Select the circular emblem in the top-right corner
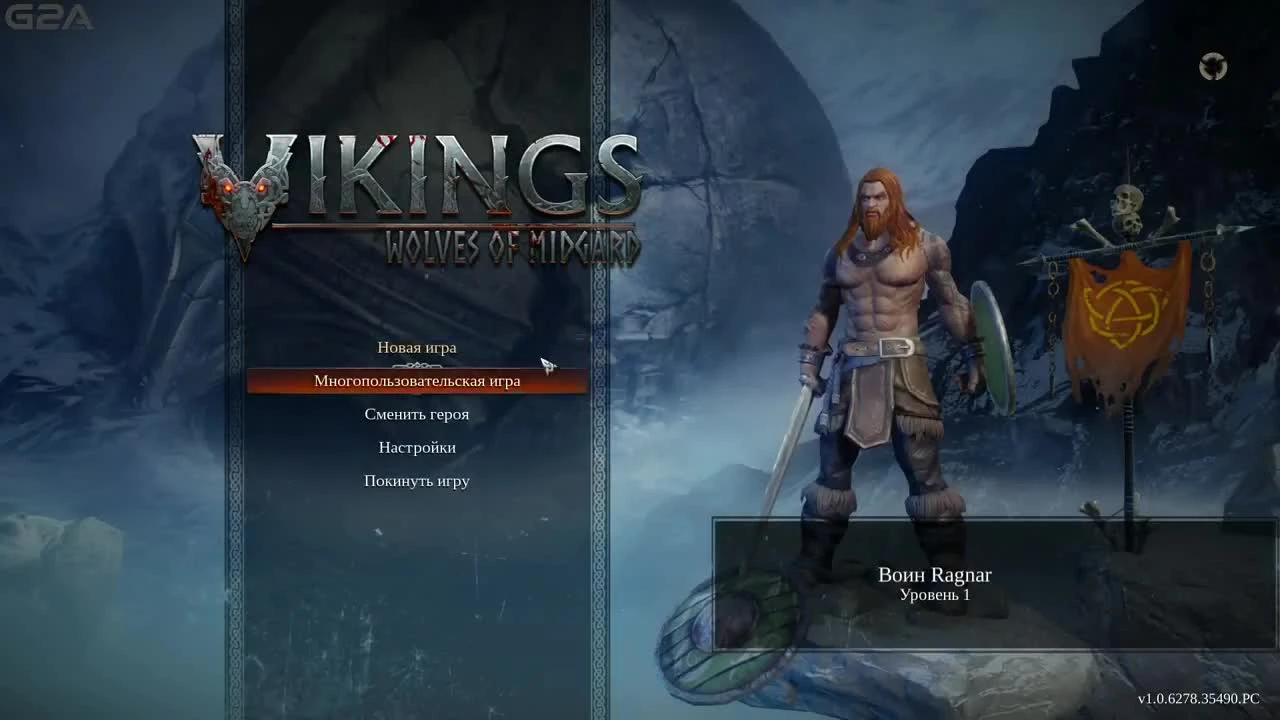 click(1213, 63)
